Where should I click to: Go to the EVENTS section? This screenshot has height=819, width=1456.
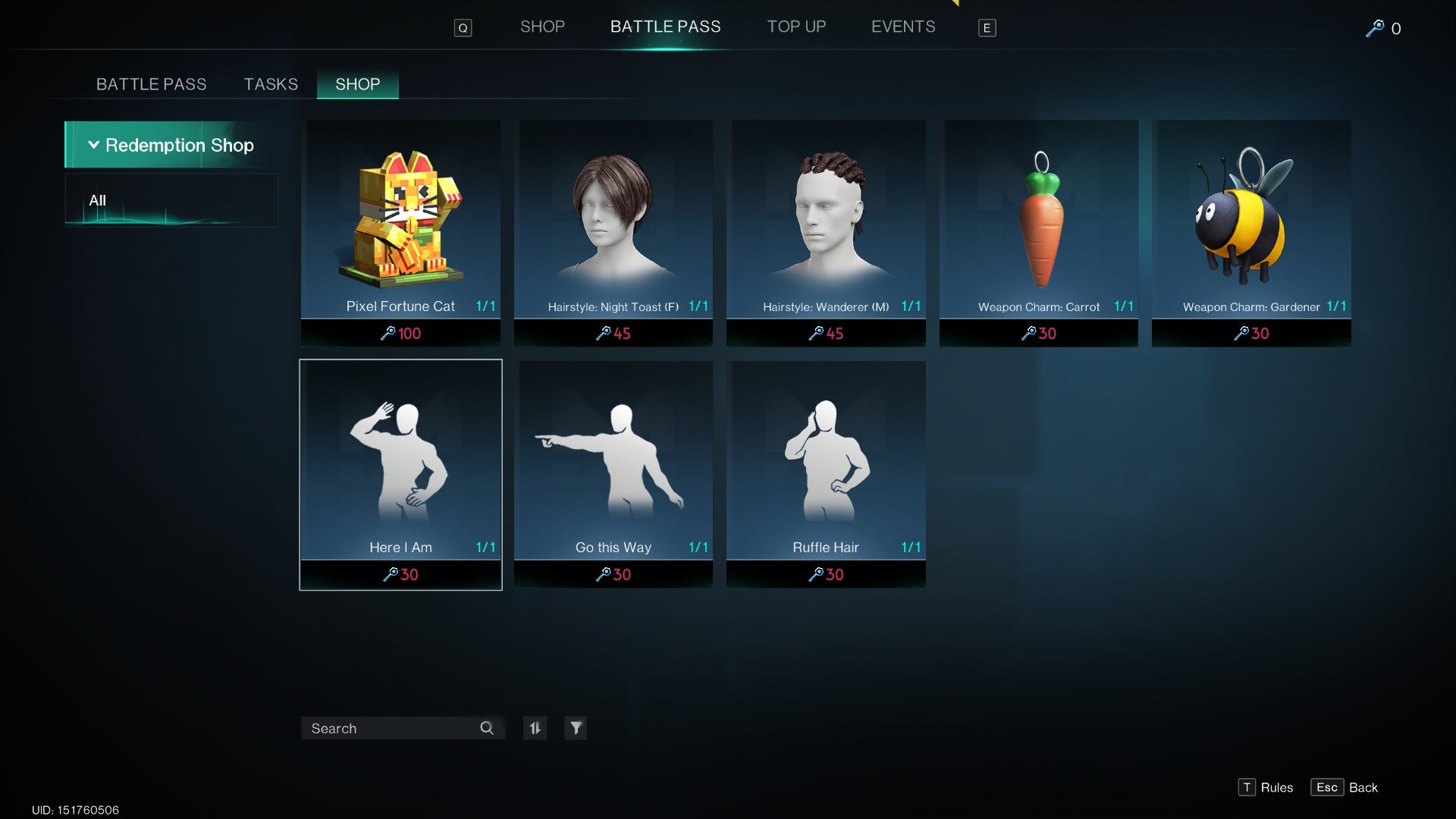pos(902,27)
